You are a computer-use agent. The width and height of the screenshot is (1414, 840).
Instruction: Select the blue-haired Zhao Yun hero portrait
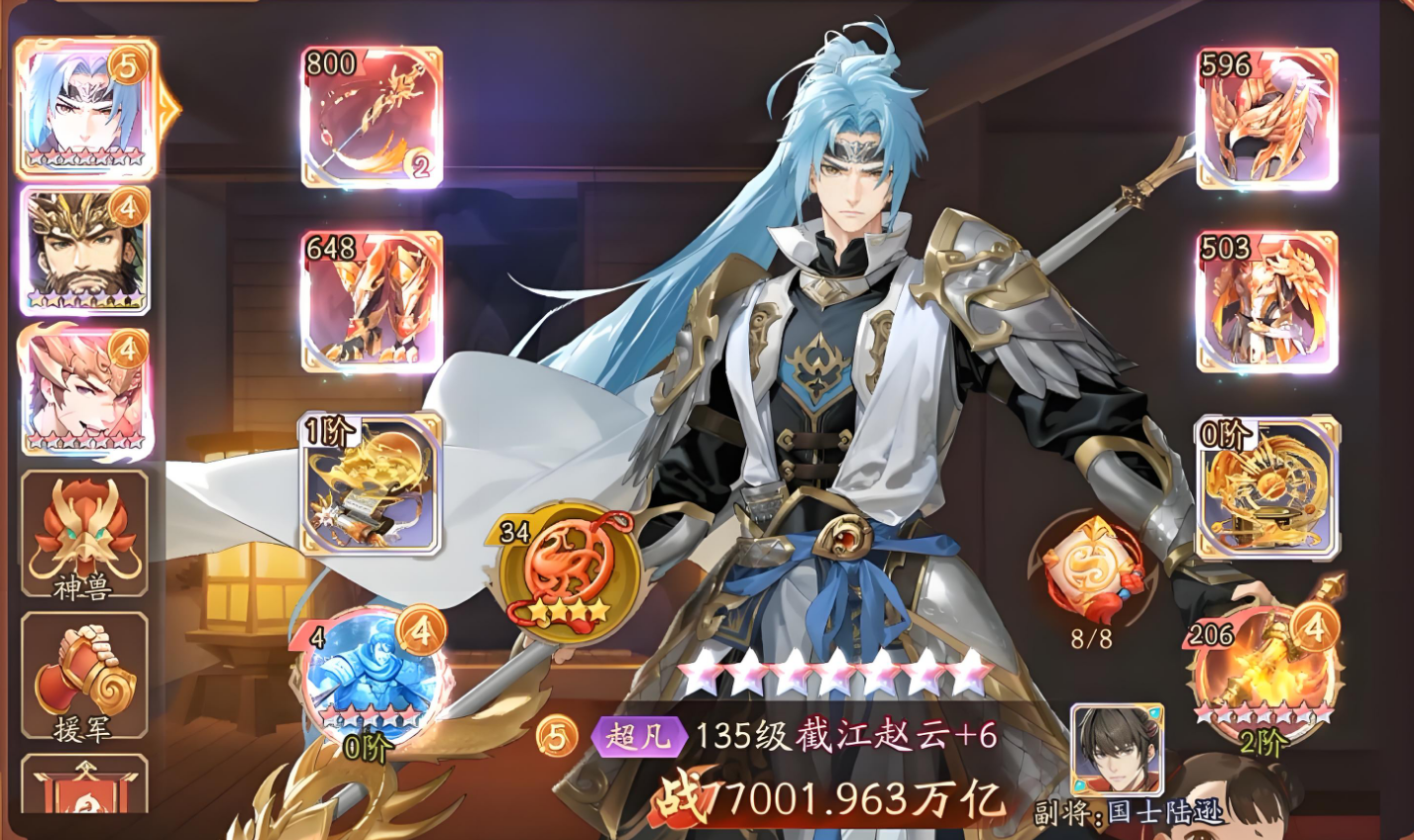coord(85,109)
